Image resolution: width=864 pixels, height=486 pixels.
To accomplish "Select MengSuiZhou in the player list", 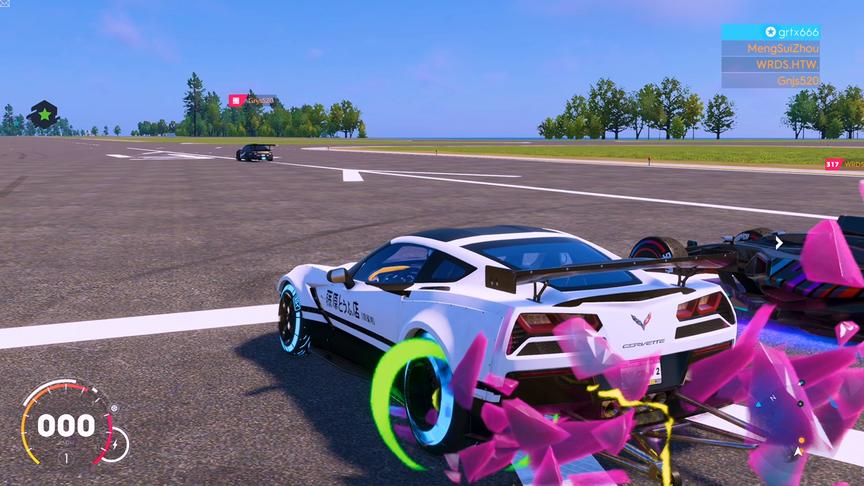I will [x=771, y=48].
